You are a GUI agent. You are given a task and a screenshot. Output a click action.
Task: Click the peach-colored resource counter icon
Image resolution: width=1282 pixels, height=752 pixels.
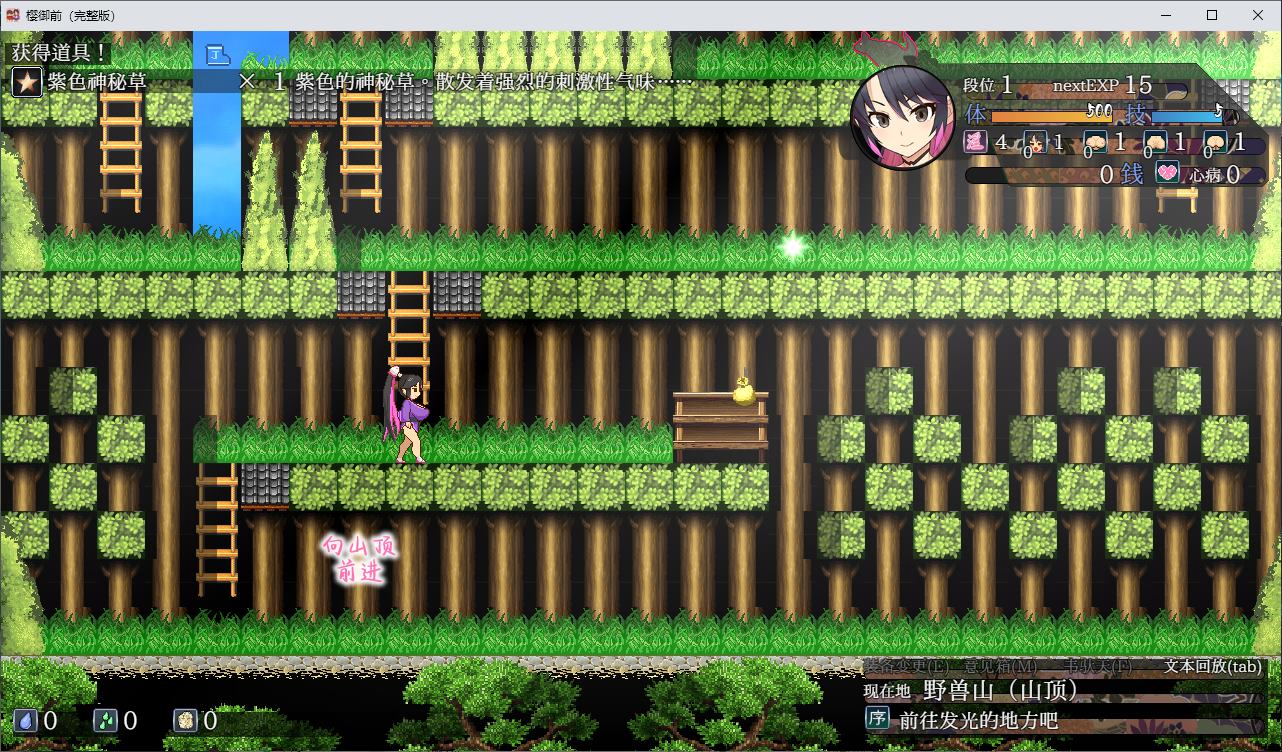pos(188,719)
